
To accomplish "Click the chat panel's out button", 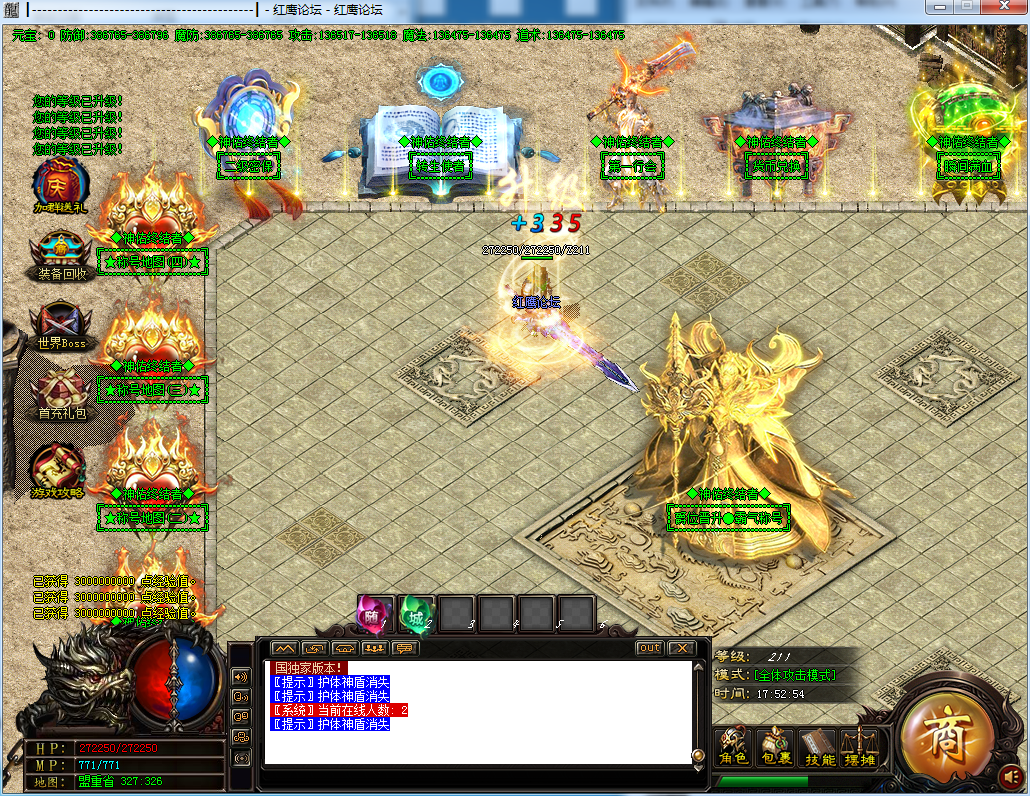I will [650, 648].
